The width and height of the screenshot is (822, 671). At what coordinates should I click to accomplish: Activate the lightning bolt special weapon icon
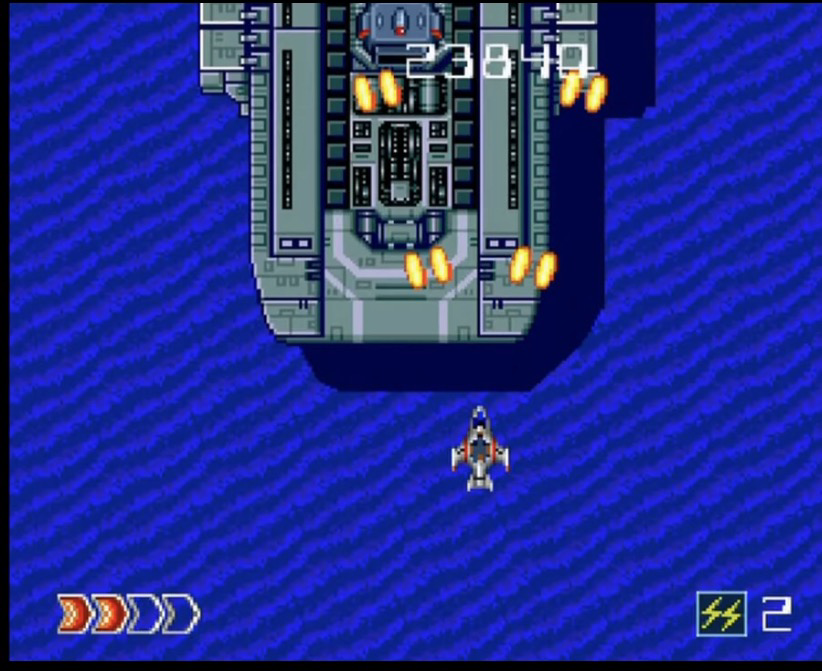coord(721,613)
